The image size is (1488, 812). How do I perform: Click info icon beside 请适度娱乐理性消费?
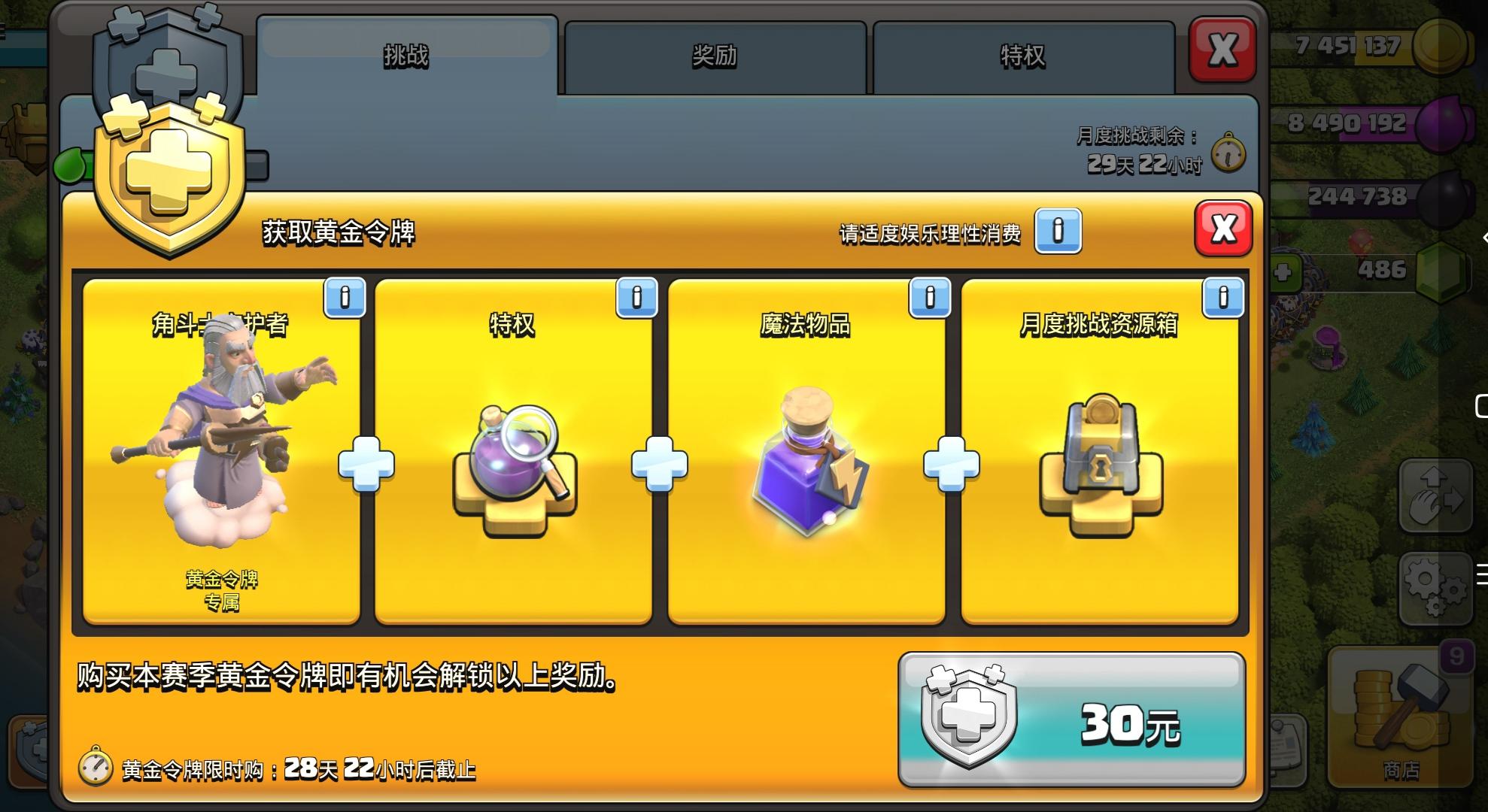click(x=1058, y=232)
